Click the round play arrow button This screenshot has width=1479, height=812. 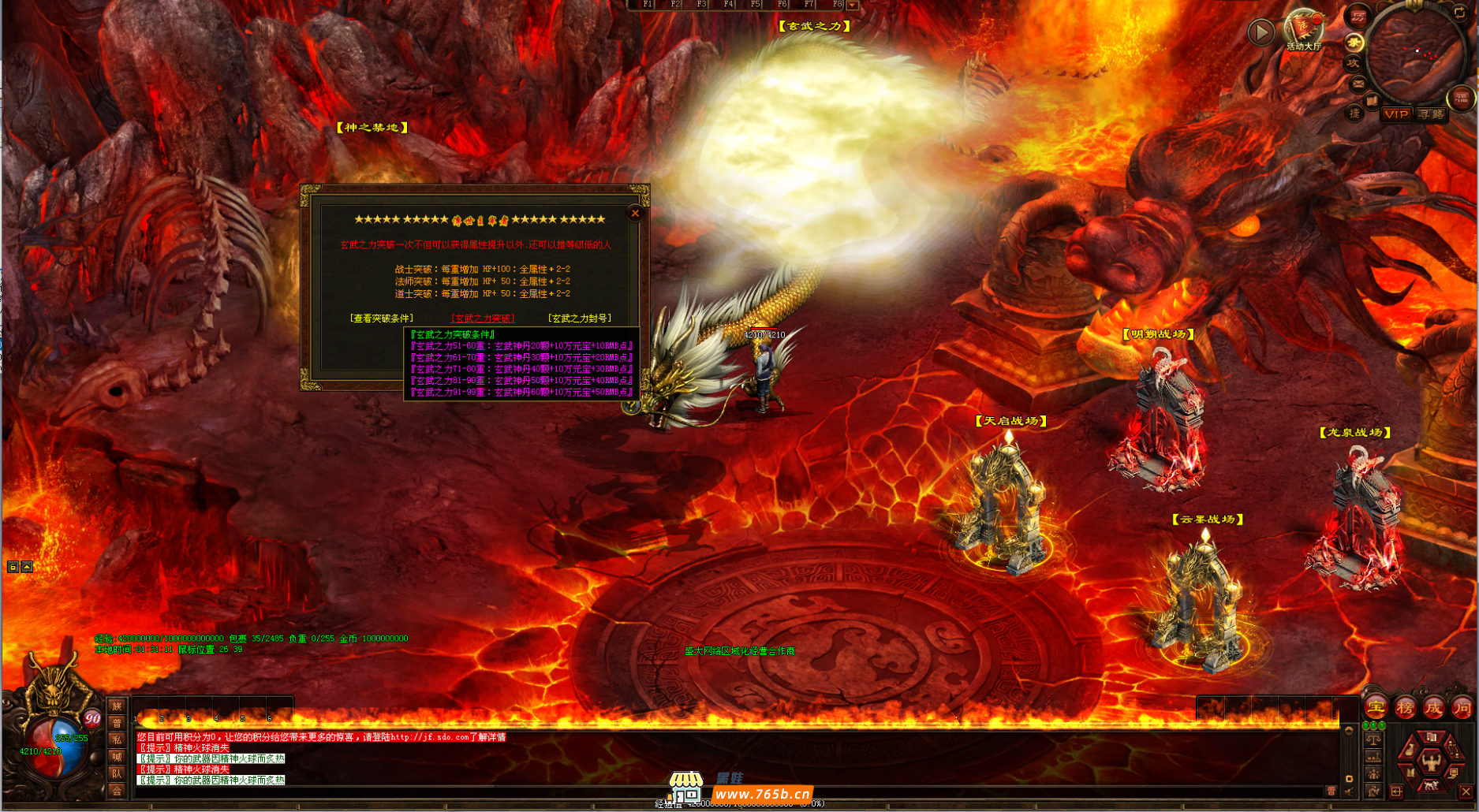coord(1261,32)
